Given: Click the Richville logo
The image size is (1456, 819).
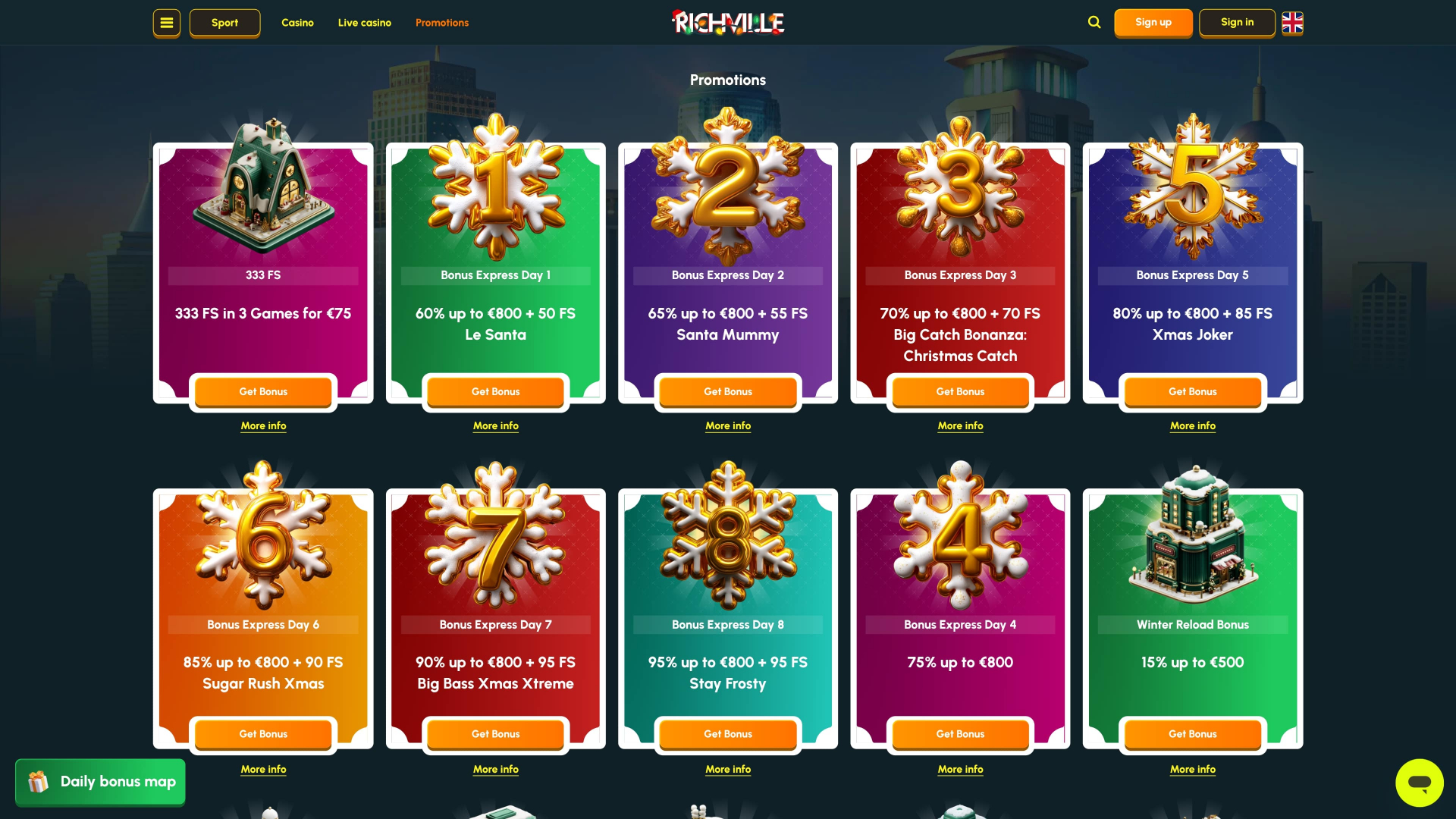Looking at the screenshot, I should [727, 22].
